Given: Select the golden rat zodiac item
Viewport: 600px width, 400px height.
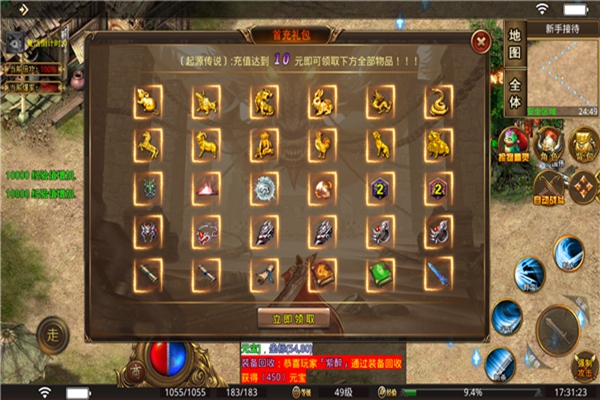Looking at the screenshot, I should click(x=145, y=100).
